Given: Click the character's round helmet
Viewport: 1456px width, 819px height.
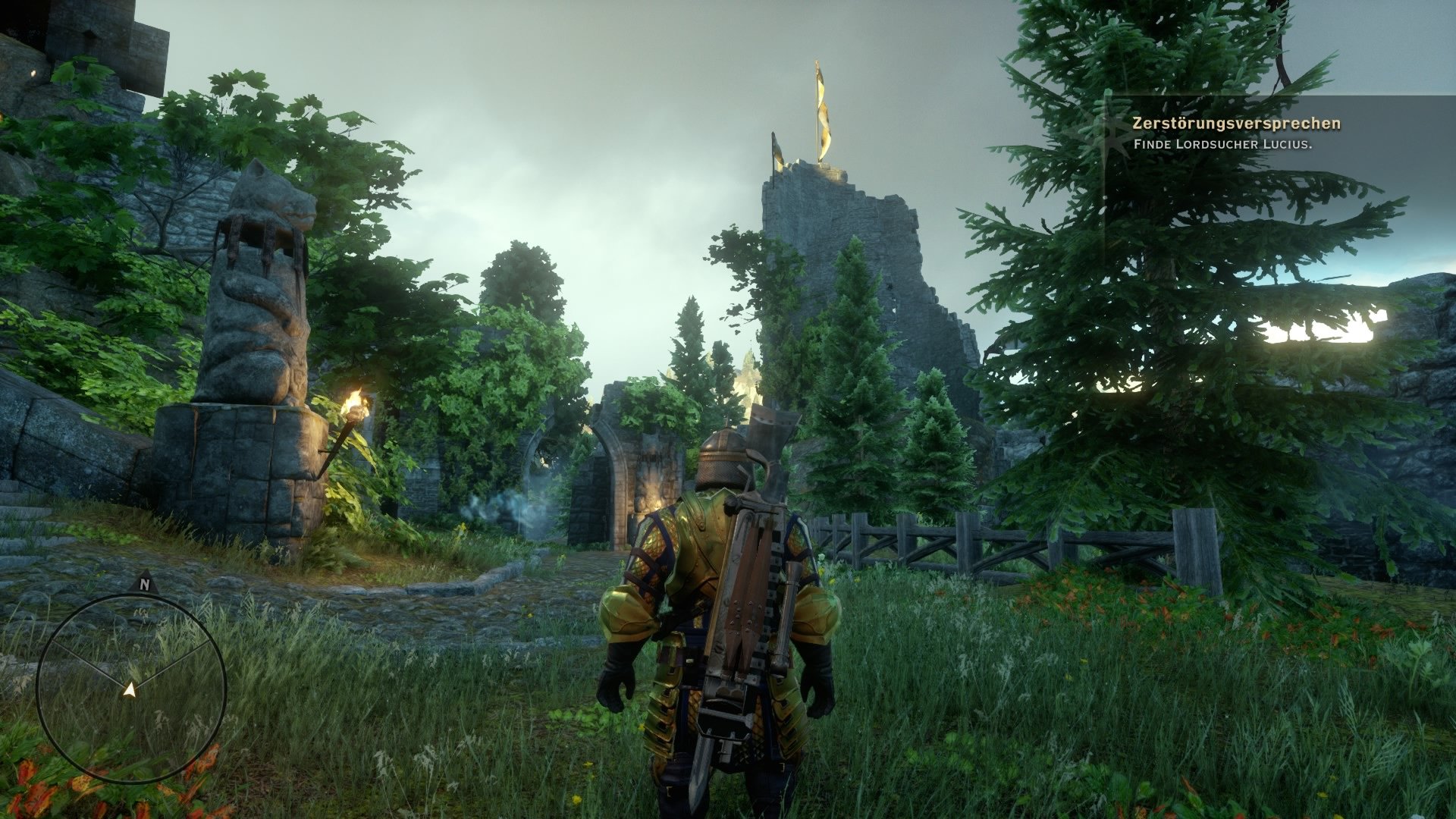Looking at the screenshot, I should pos(720,459).
